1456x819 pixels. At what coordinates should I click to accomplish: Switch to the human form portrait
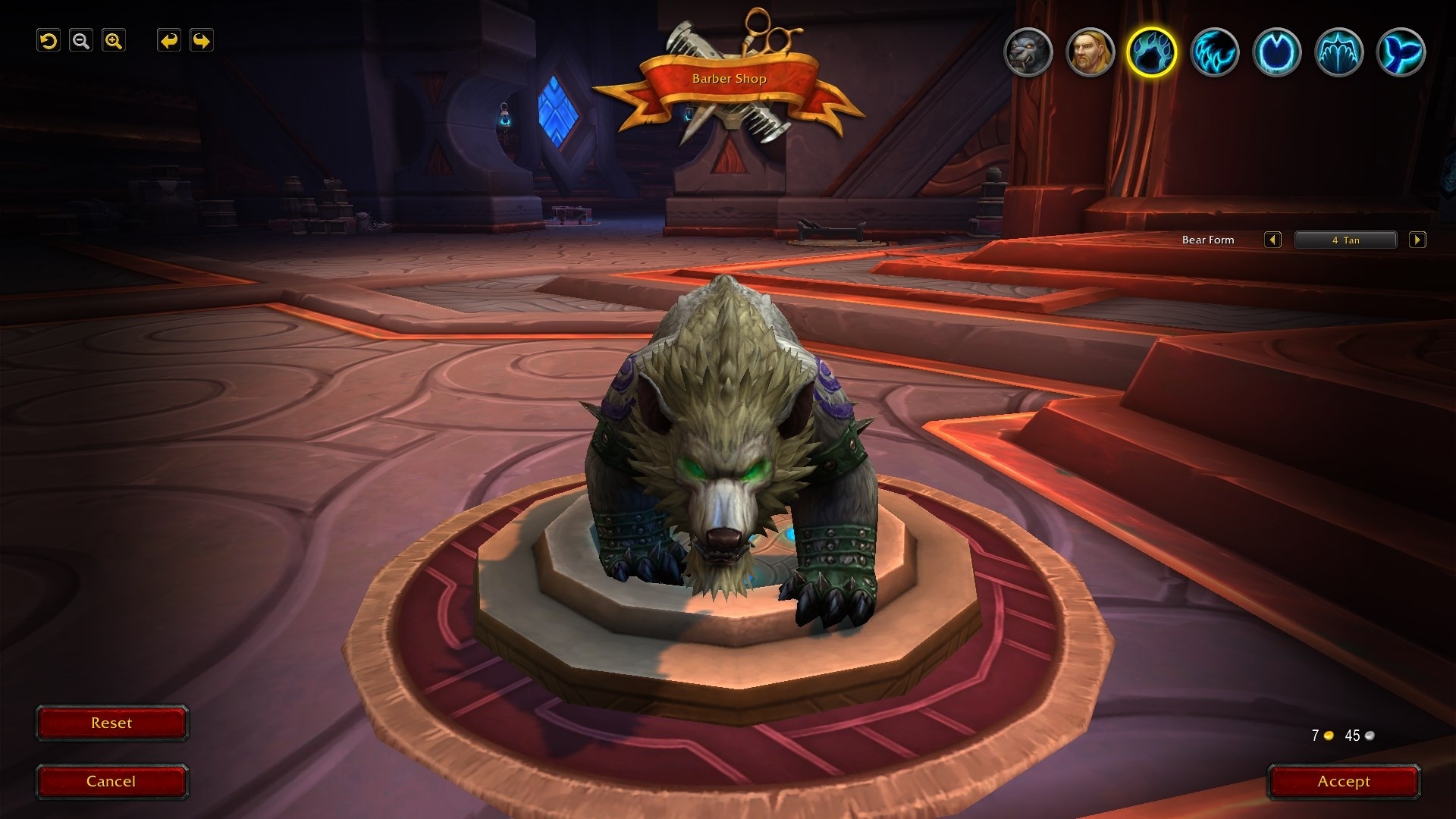(1090, 52)
